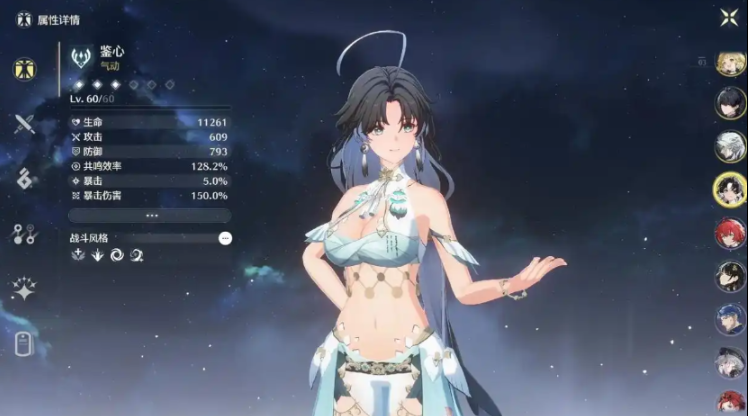Expand full stats with the wide ellipsis bar
The width and height of the screenshot is (749, 416).
click(150, 215)
